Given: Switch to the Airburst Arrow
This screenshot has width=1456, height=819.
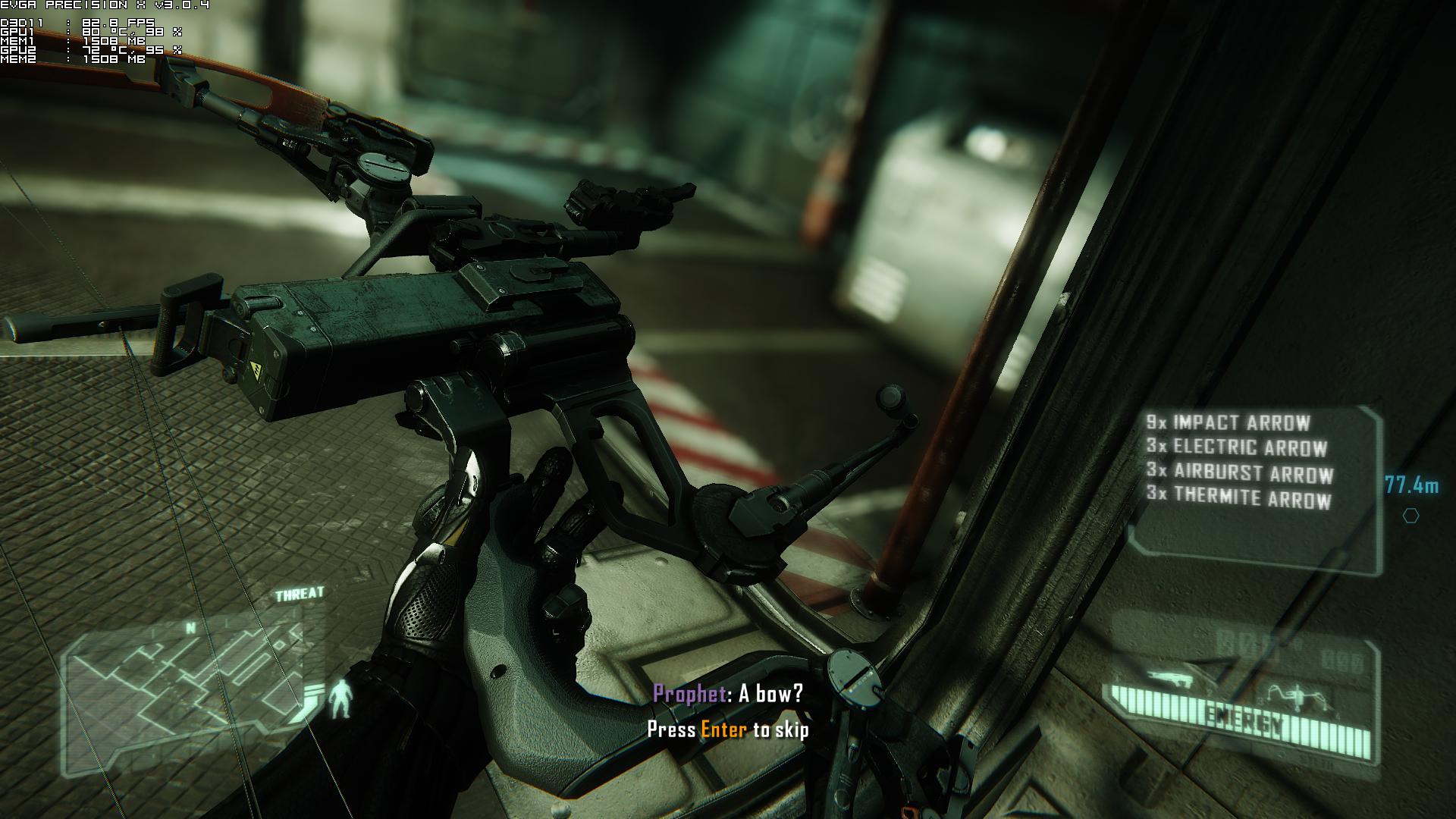Looking at the screenshot, I should pyautogui.click(x=1240, y=473).
